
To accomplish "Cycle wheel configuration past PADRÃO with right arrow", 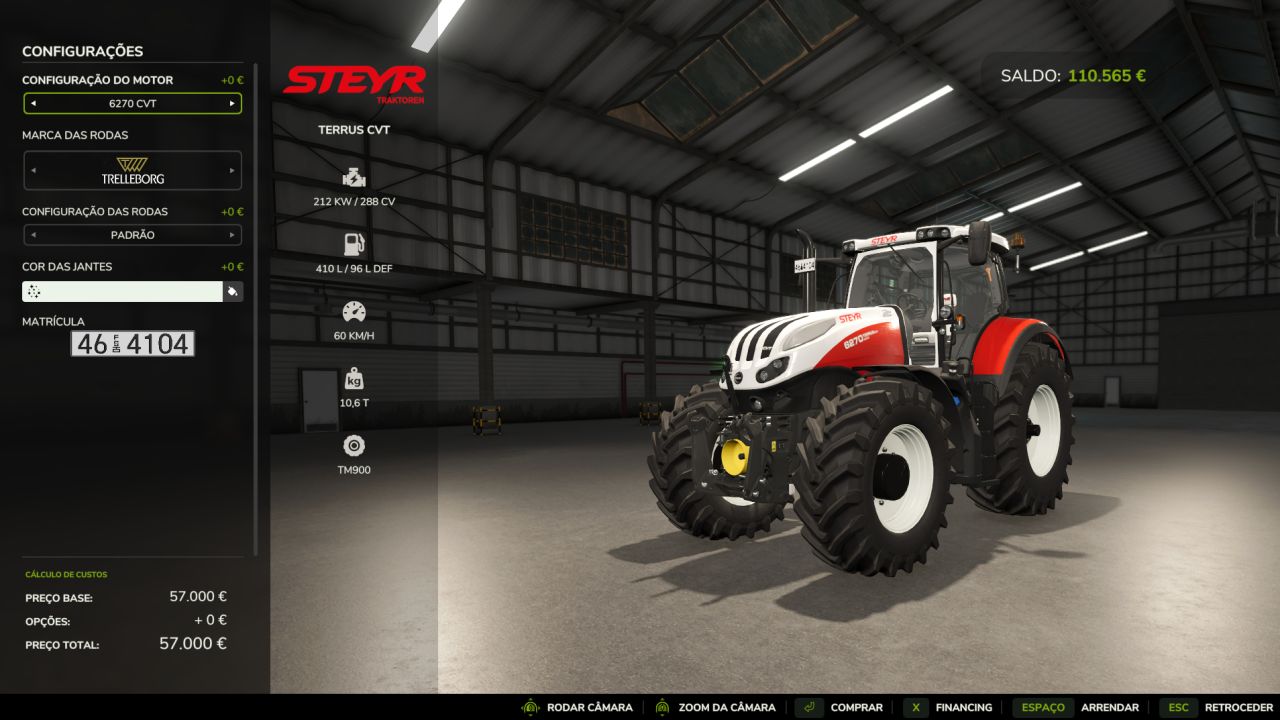I will (x=231, y=235).
